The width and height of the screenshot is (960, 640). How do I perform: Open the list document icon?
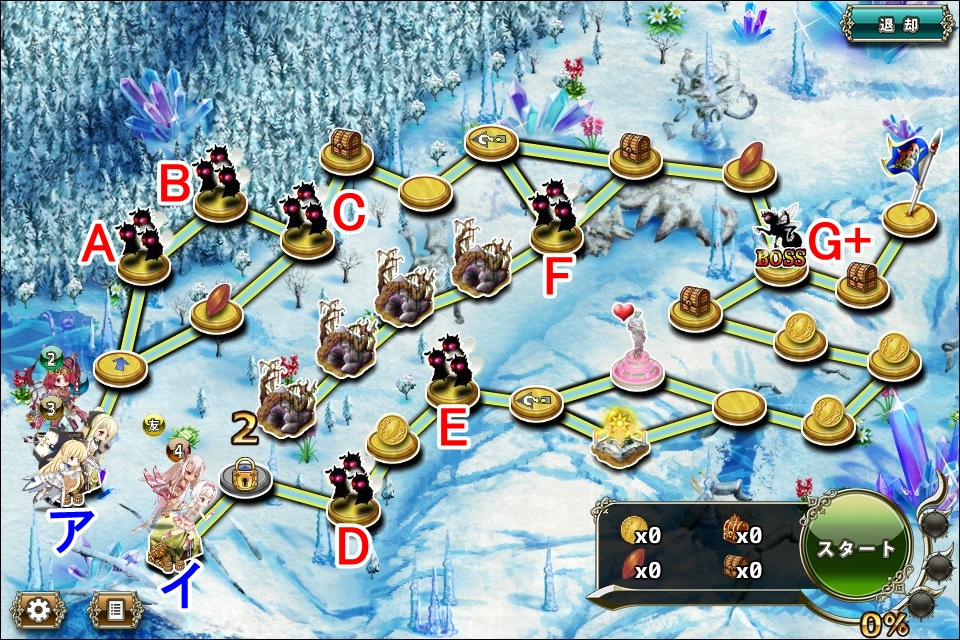(x=116, y=610)
